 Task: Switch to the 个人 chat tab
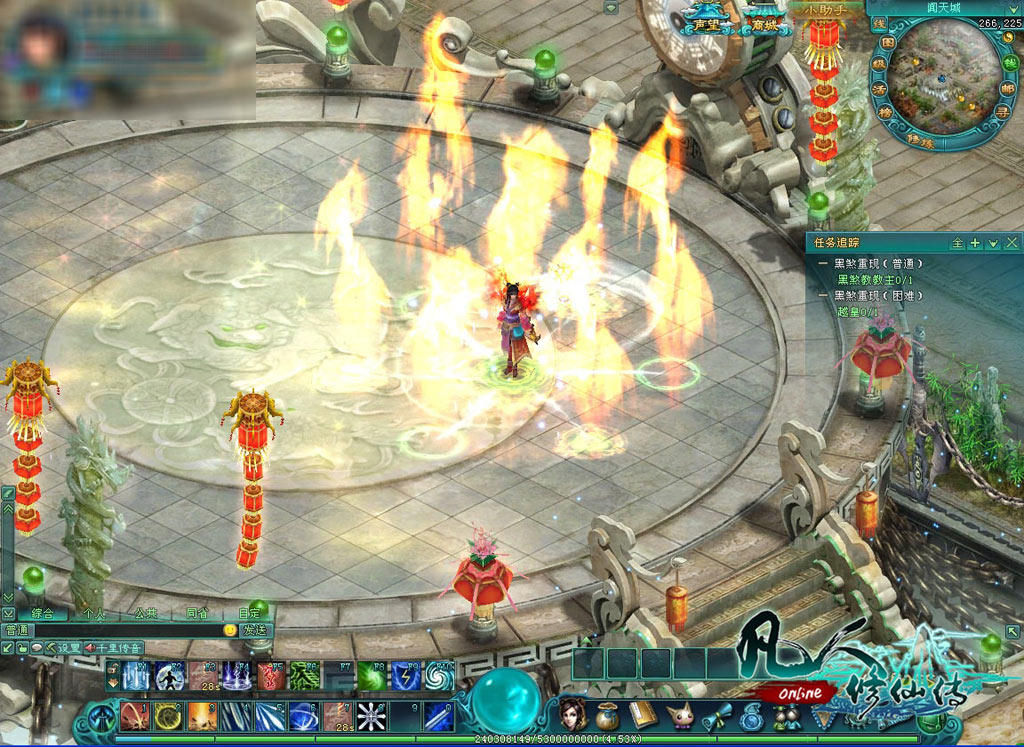click(x=94, y=613)
